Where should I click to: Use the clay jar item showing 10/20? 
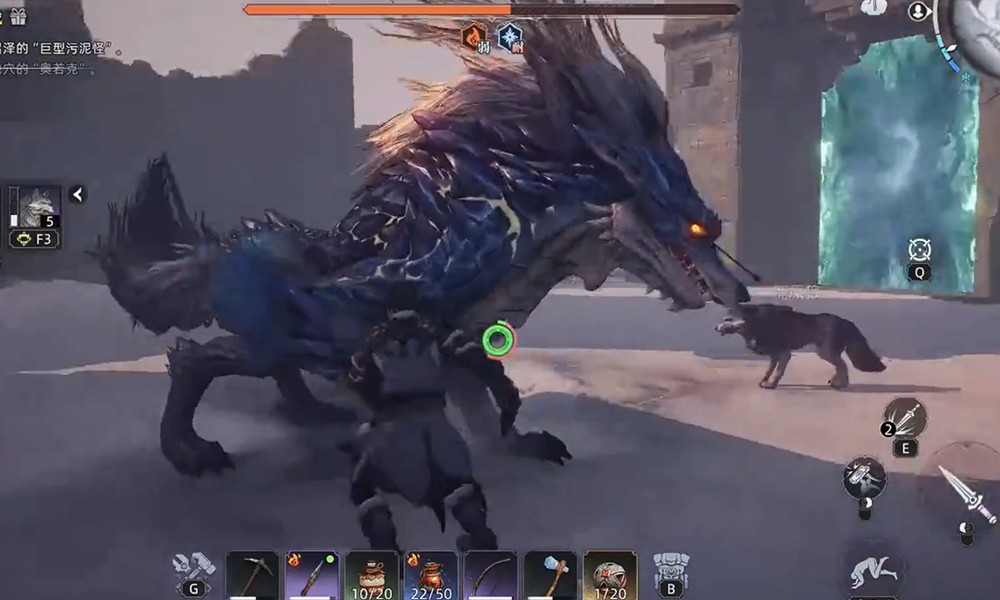tap(371, 575)
